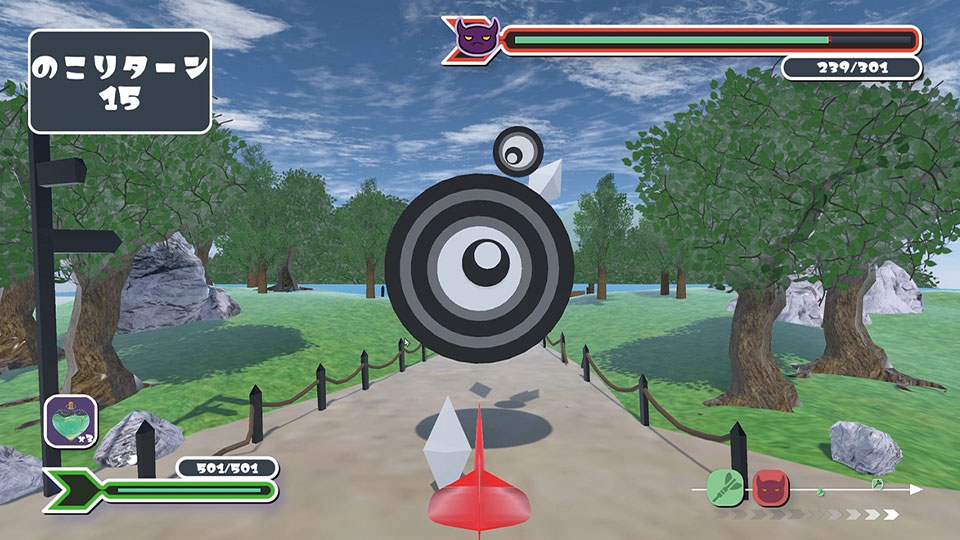Screen dimensions: 960x540
Task: Select the green dart turn icon
Action: point(724,488)
